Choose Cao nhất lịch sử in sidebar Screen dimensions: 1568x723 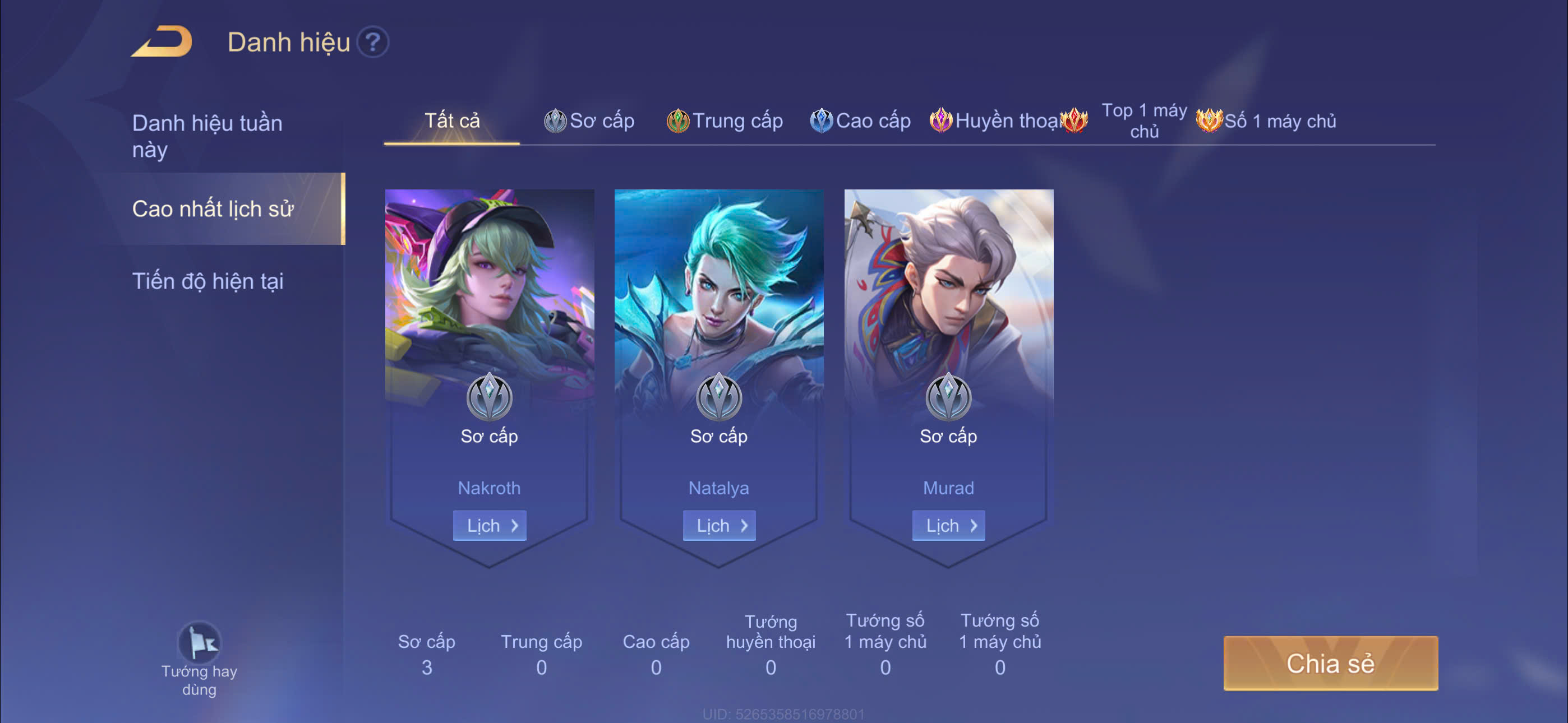tap(213, 208)
